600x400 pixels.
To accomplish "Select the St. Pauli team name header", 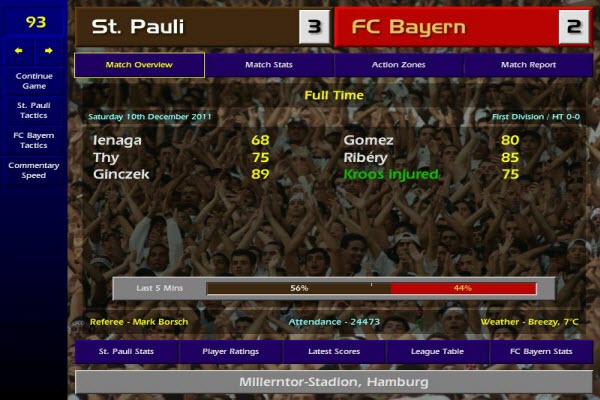I will [186, 27].
